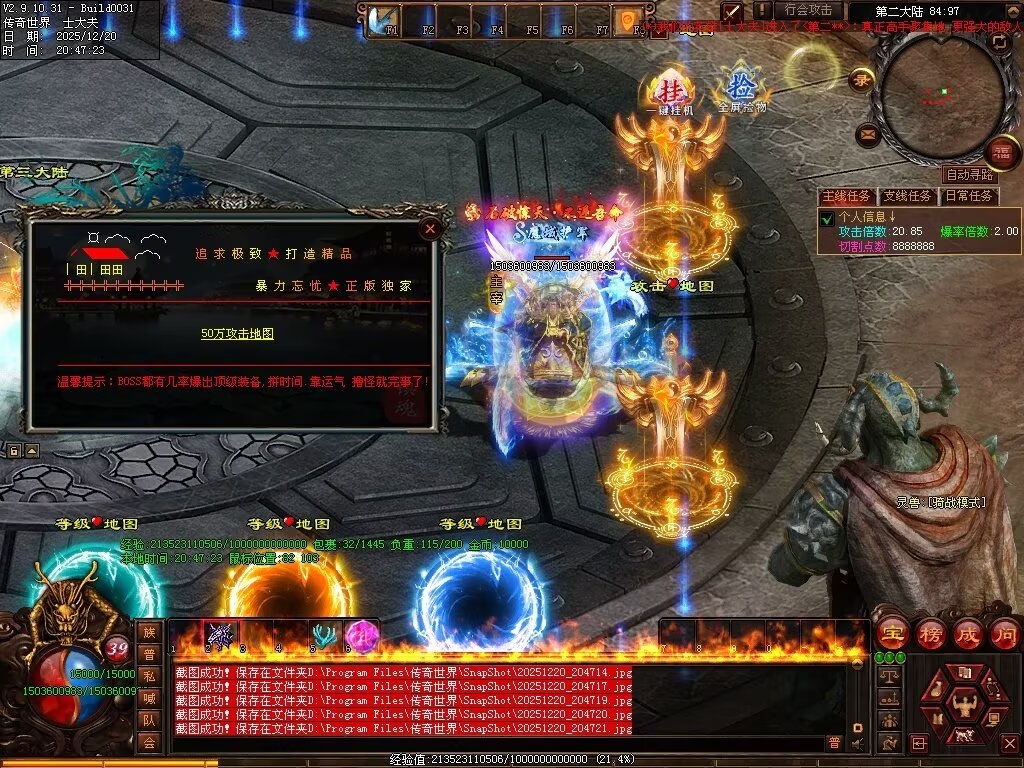1024x768 pixels.
Task: Open the mail envelope icon beside minimap
Action: coord(868,133)
